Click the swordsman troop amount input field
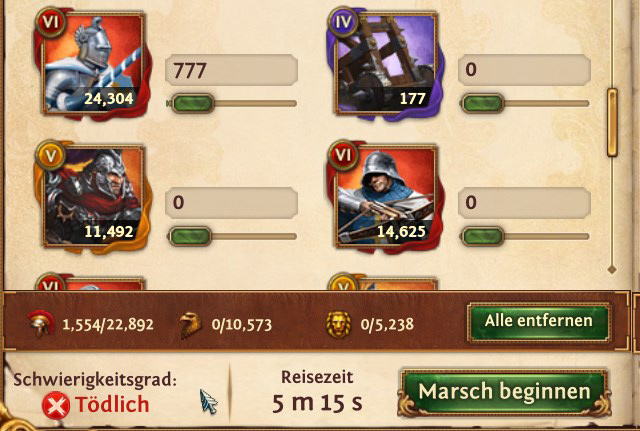Screen dimensions: 640x431 [231, 203]
